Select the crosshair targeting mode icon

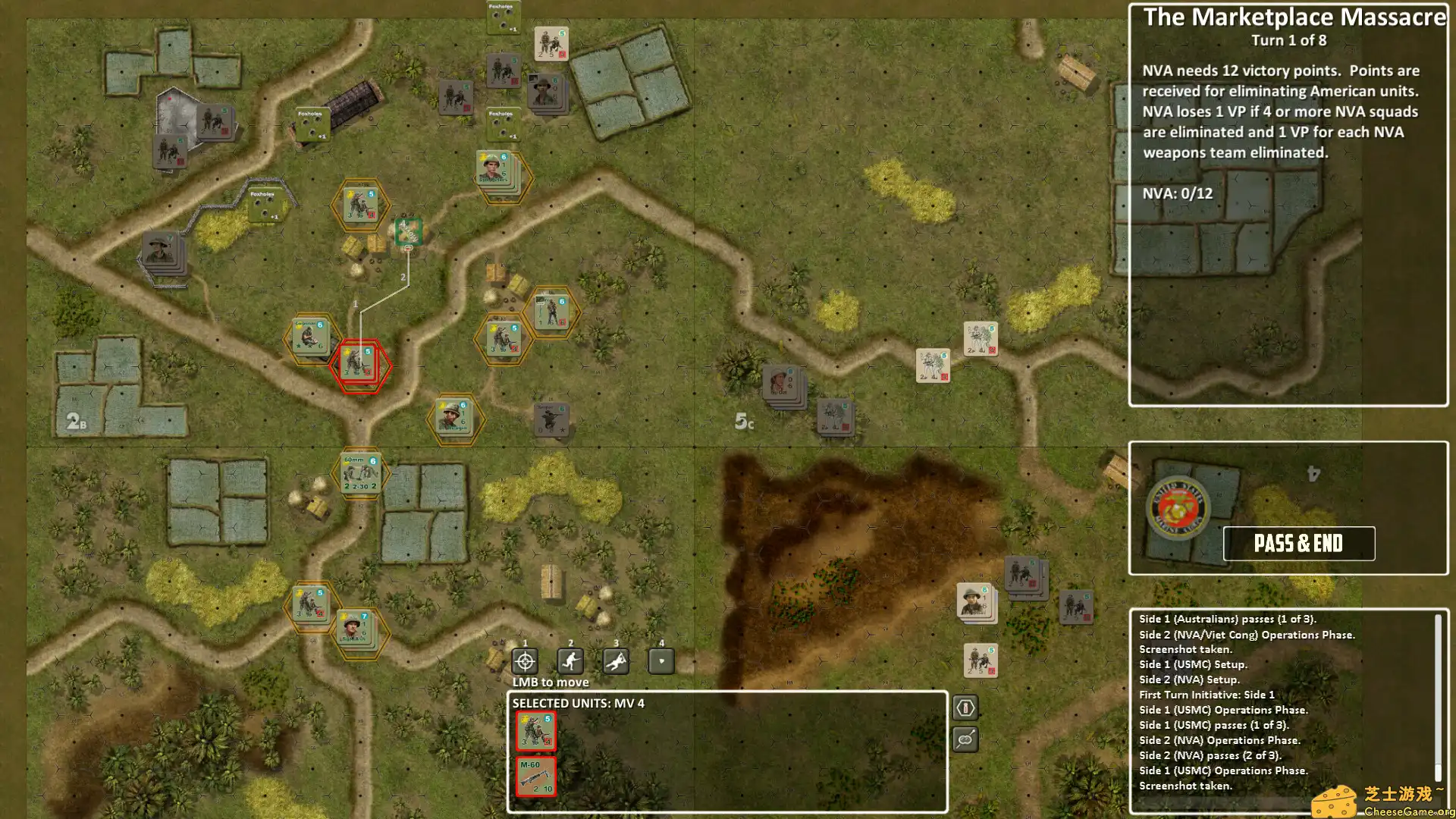point(524,661)
